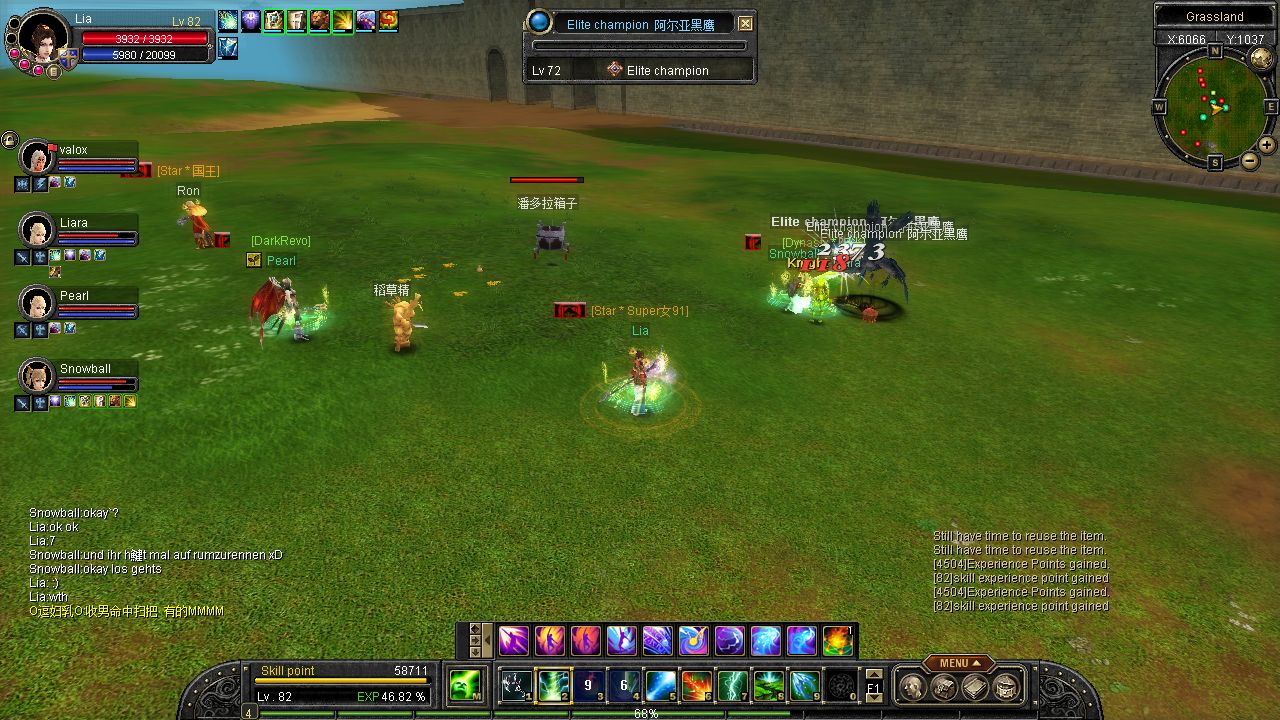Trigger the blue streak skill in slot 5
Image resolution: width=1280 pixels, height=720 pixels.
click(661, 685)
